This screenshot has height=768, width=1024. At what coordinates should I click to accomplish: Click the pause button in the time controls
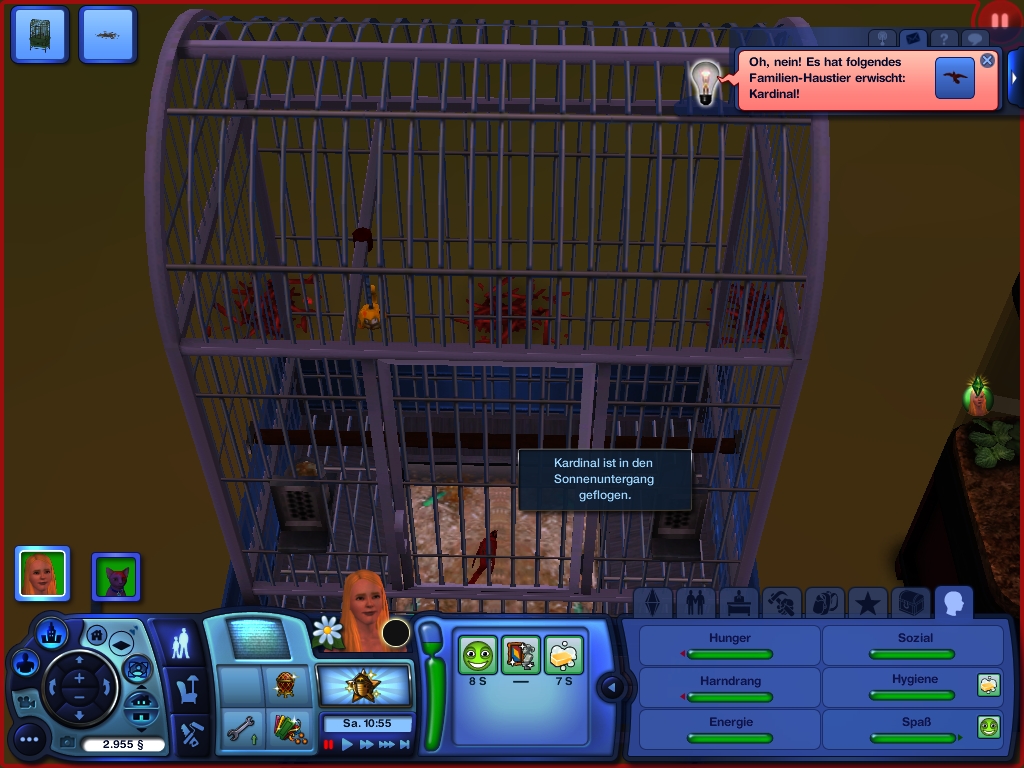click(329, 744)
